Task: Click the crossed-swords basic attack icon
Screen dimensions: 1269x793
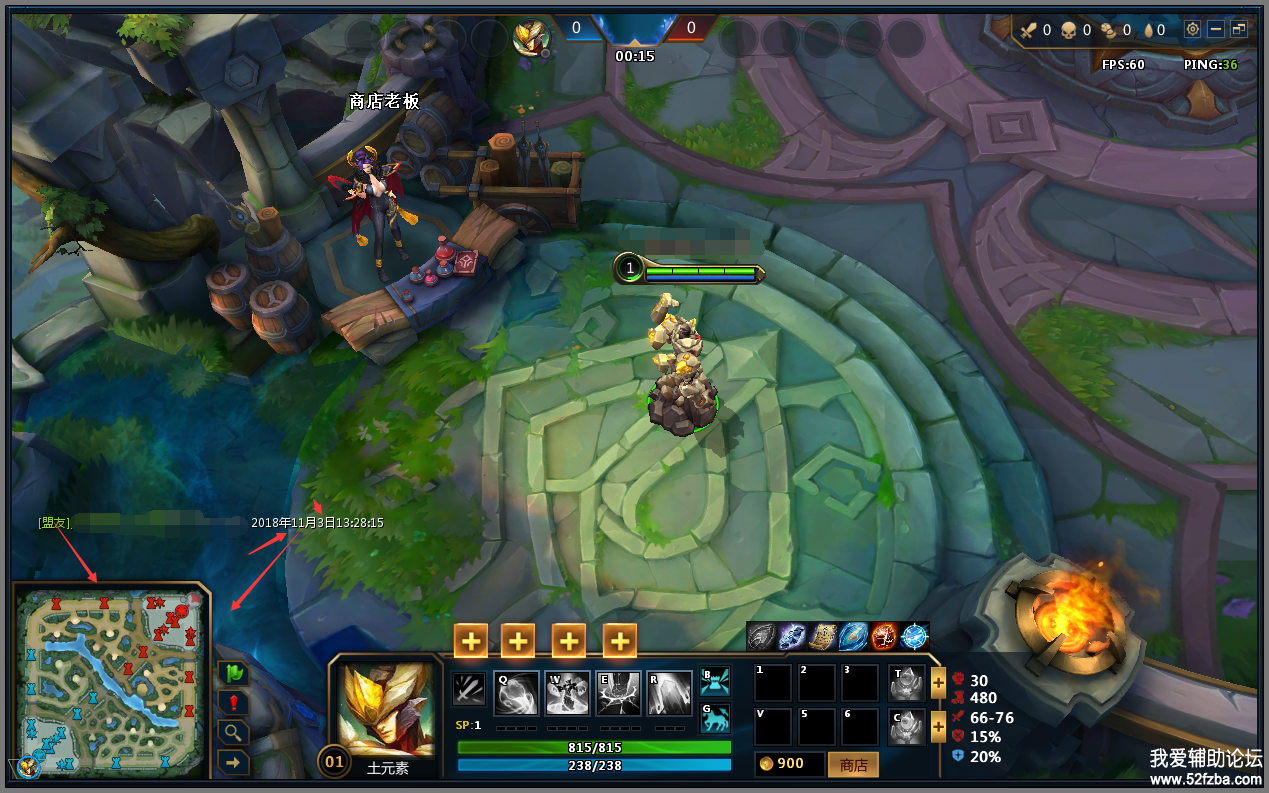Action: tap(468, 689)
